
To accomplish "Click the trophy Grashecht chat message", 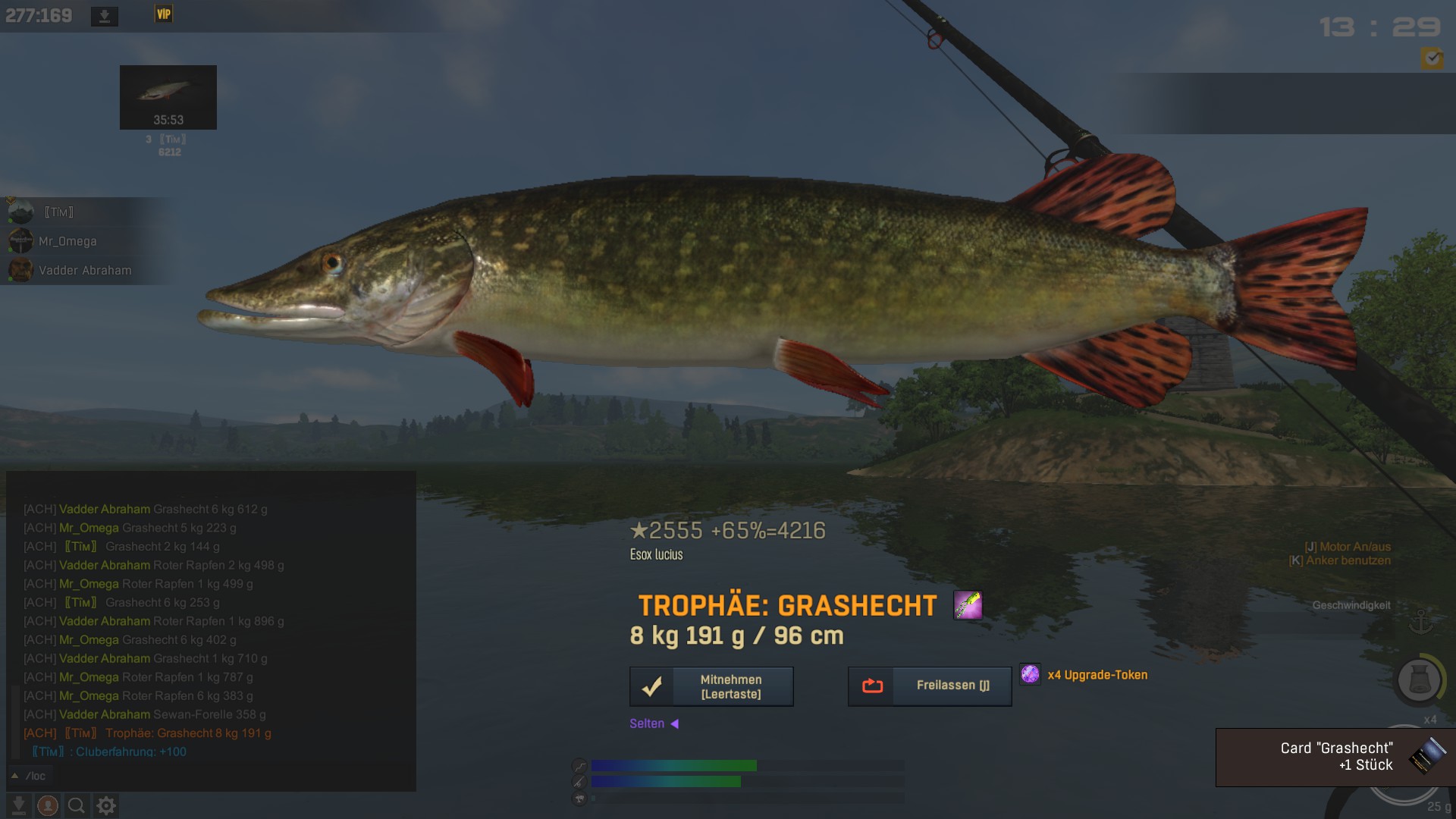I will point(188,733).
